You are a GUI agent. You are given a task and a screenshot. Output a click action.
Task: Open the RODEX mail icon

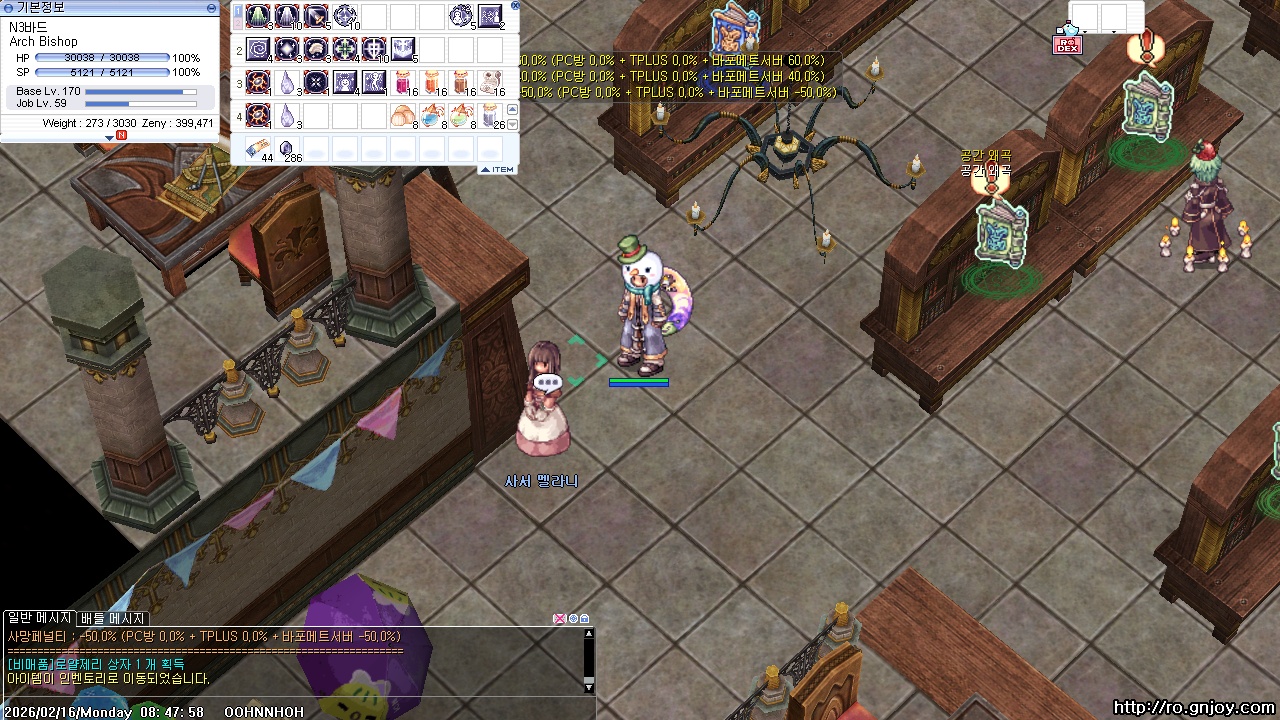click(1067, 44)
